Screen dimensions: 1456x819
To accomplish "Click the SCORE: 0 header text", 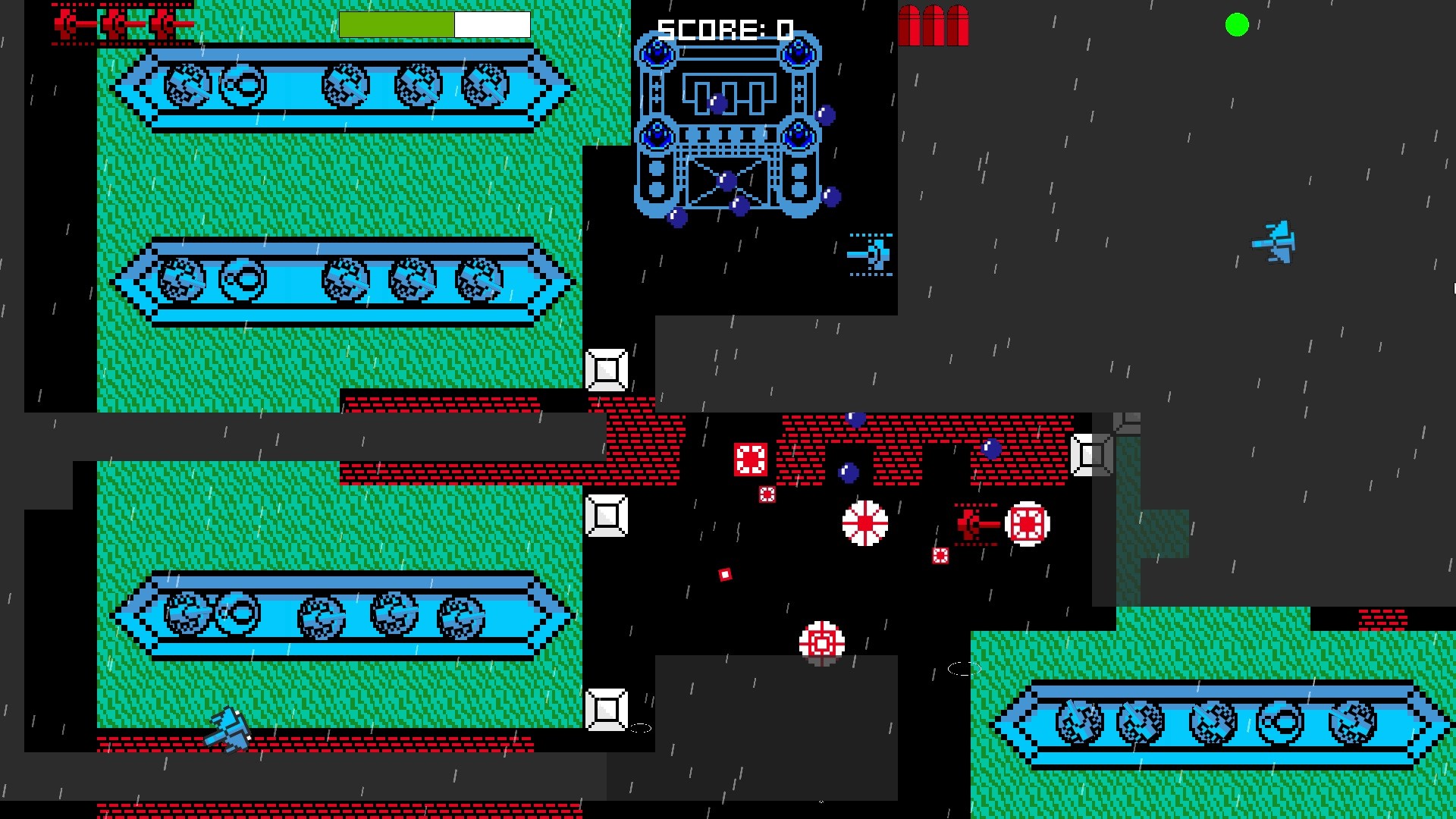I will click(x=724, y=30).
